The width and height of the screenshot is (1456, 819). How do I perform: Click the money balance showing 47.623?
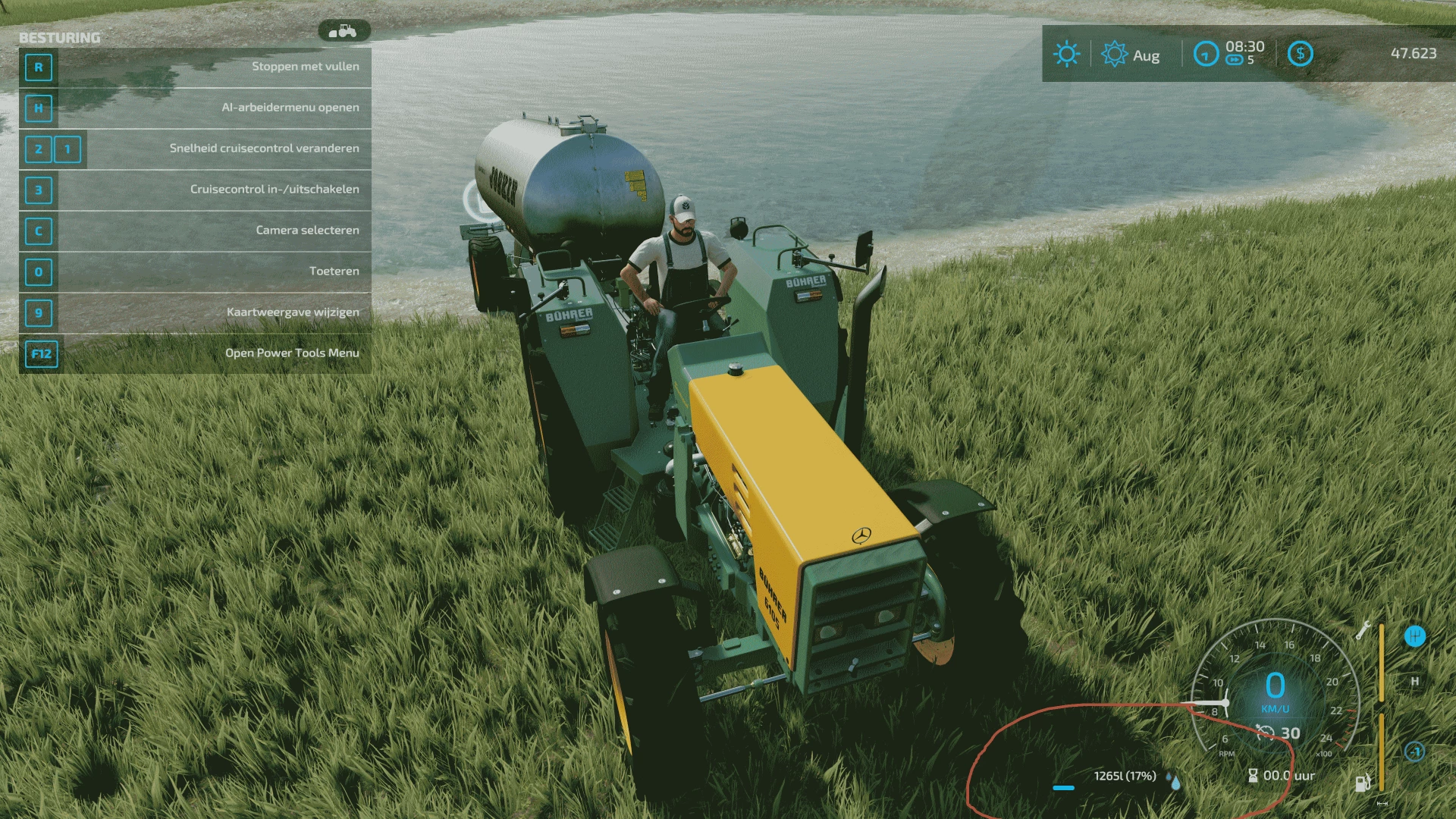(1414, 54)
